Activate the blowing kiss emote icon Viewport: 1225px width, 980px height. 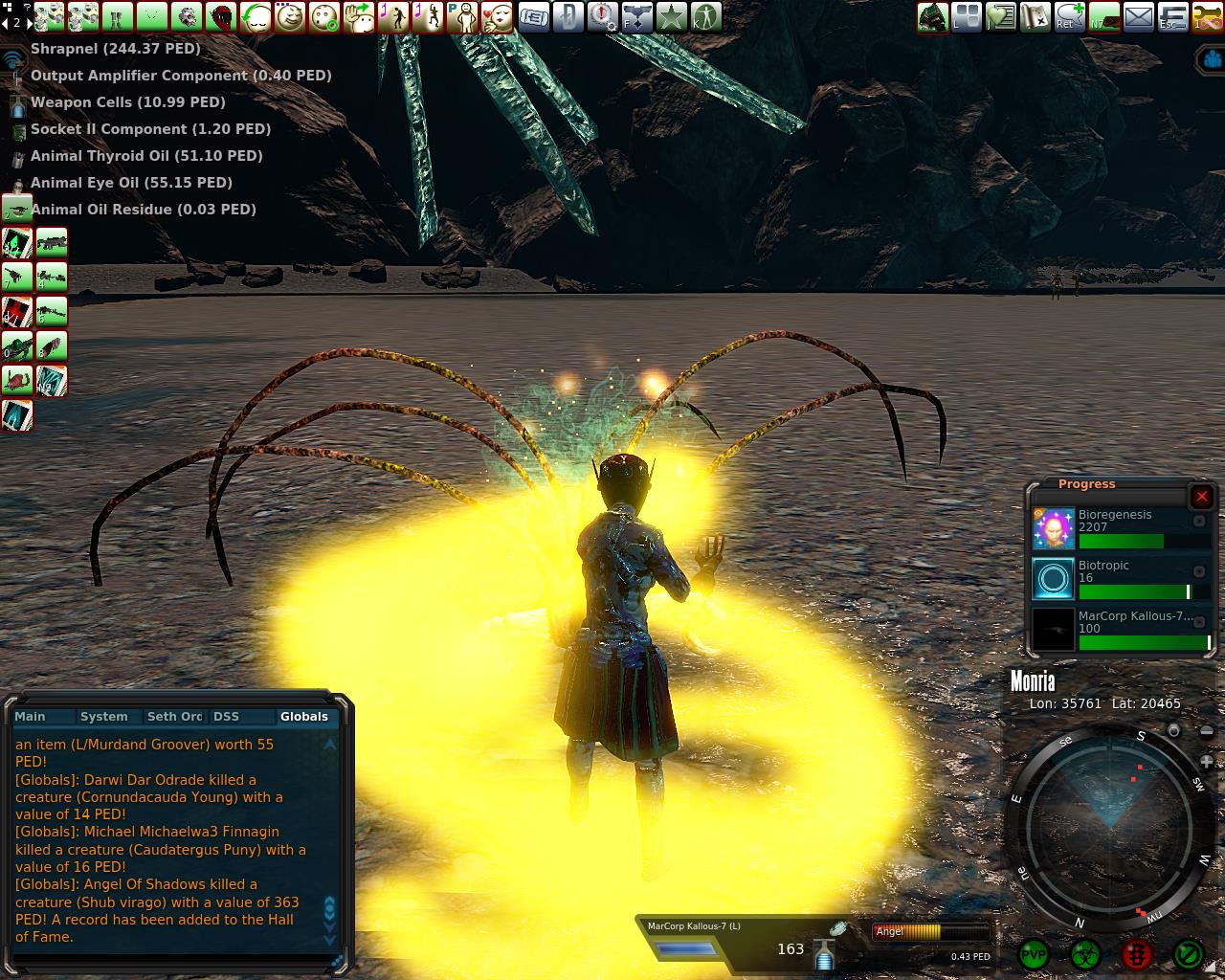[498, 16]
